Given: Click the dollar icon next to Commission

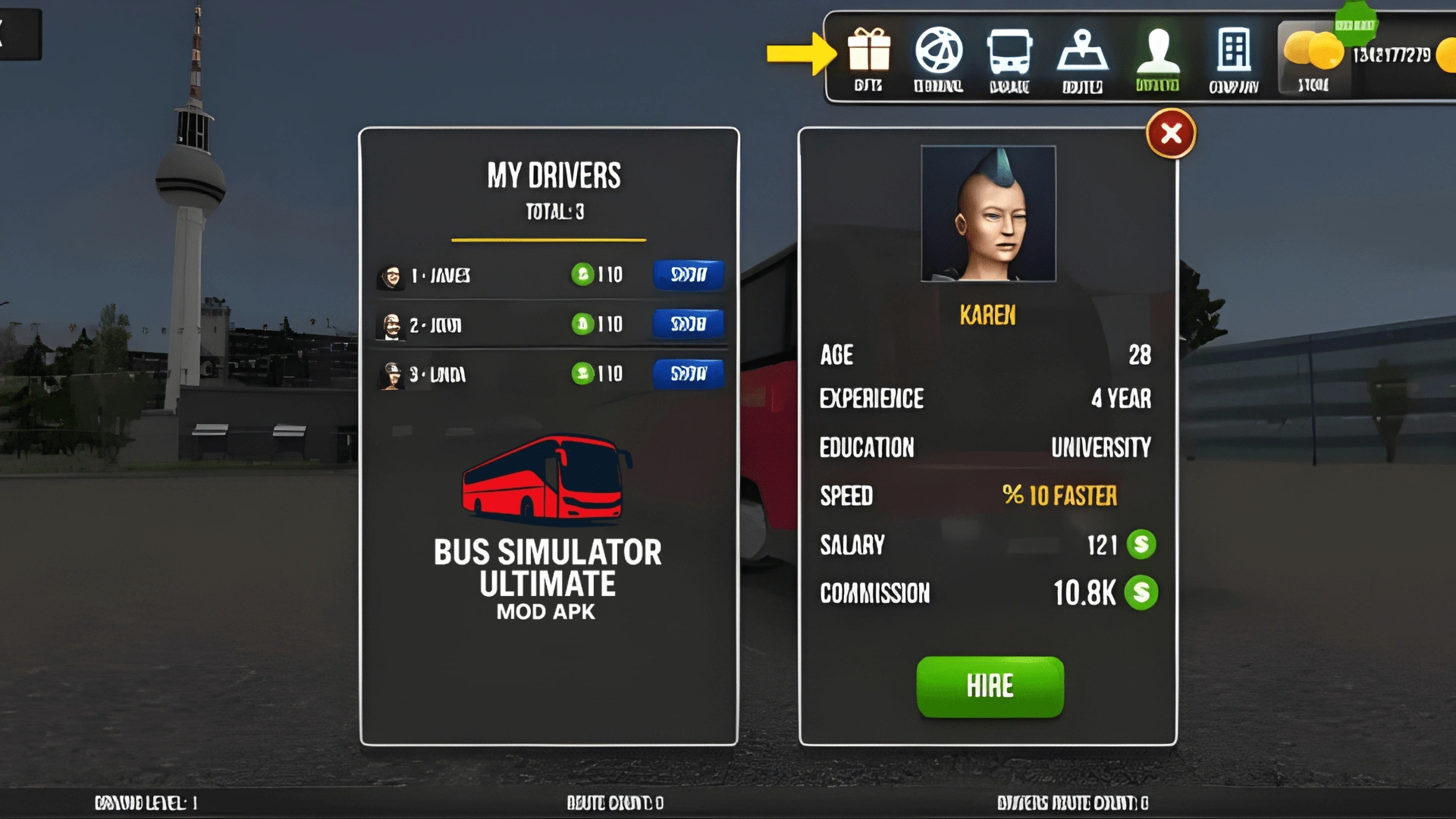Looking at the screenshot, I should tap(1140, 593).
